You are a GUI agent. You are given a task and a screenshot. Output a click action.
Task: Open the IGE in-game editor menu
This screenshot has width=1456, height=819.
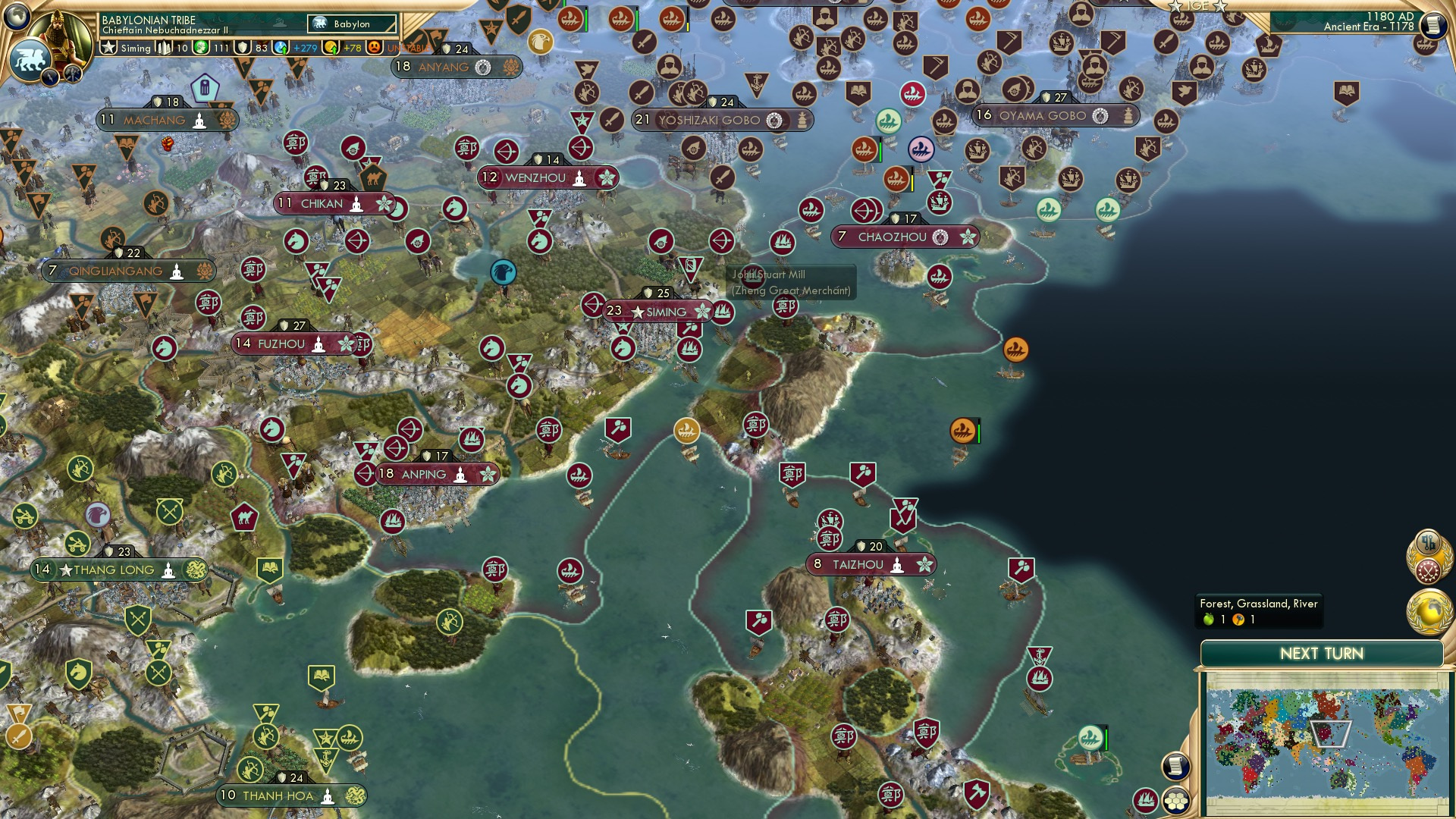coord(1199,6)
